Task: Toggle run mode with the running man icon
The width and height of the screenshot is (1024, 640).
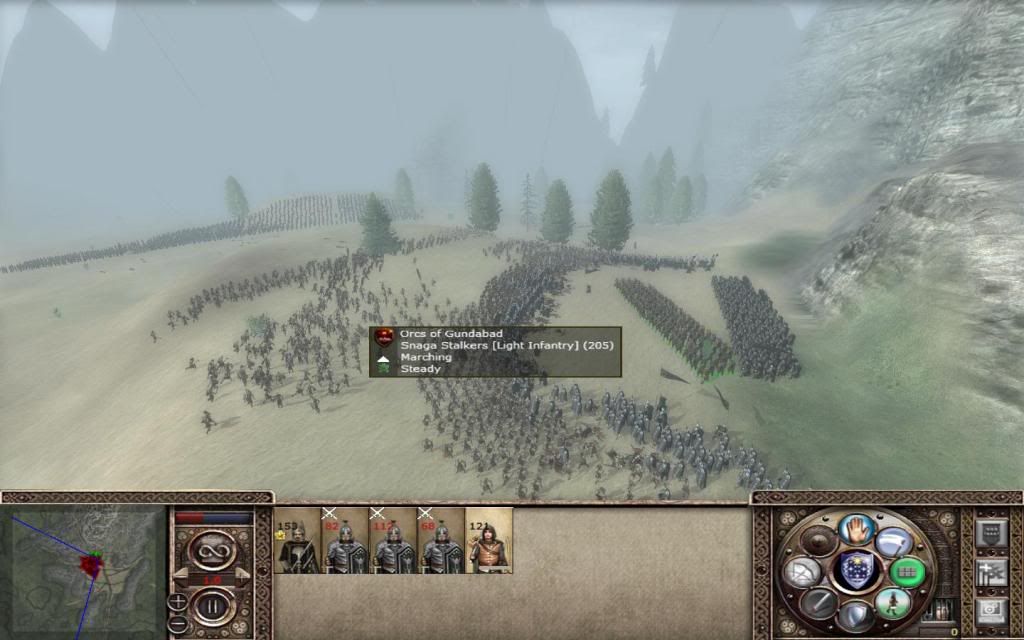Action: tap(893, 603)
